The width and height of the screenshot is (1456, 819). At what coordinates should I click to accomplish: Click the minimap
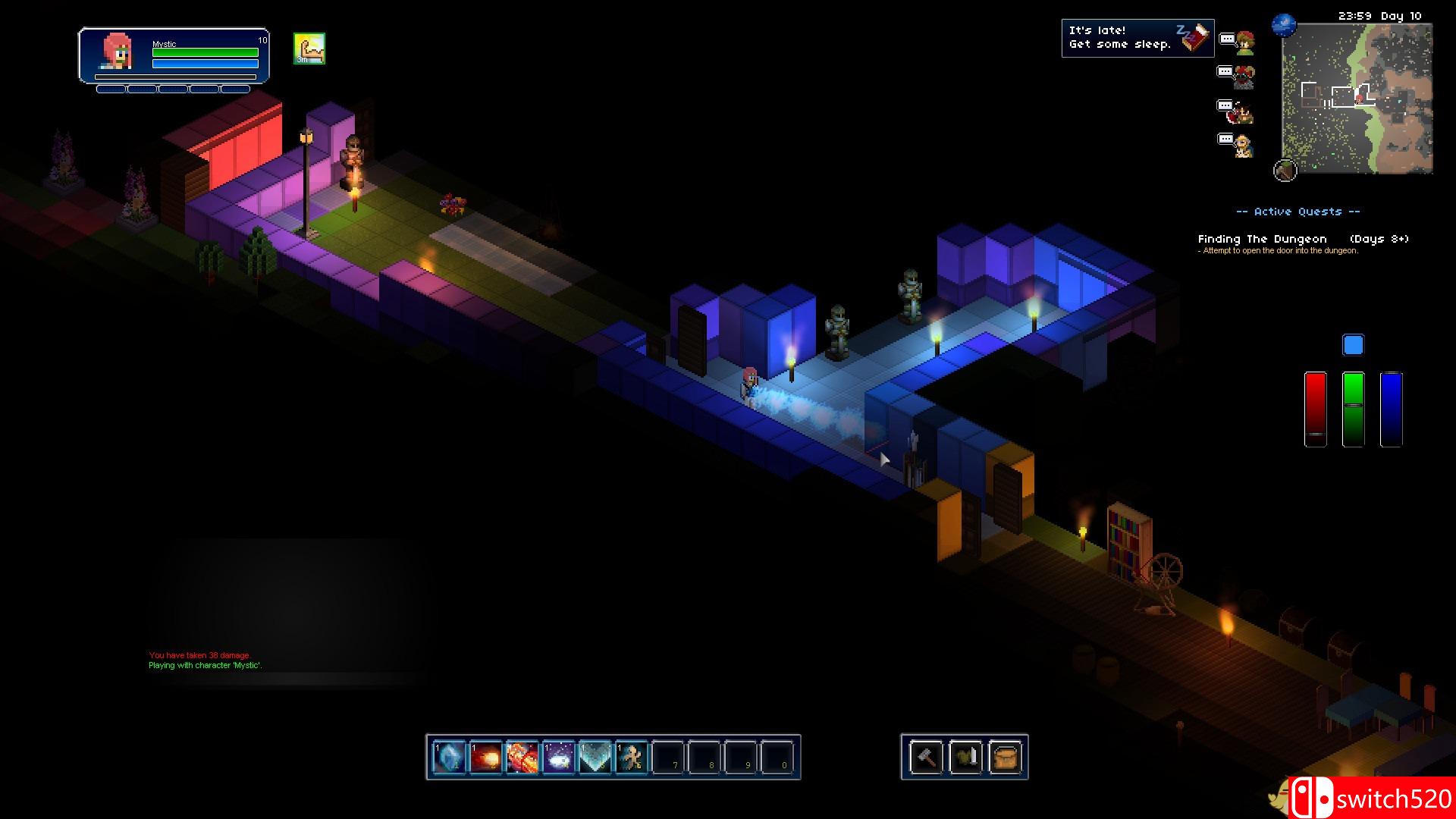[1357, 99]
